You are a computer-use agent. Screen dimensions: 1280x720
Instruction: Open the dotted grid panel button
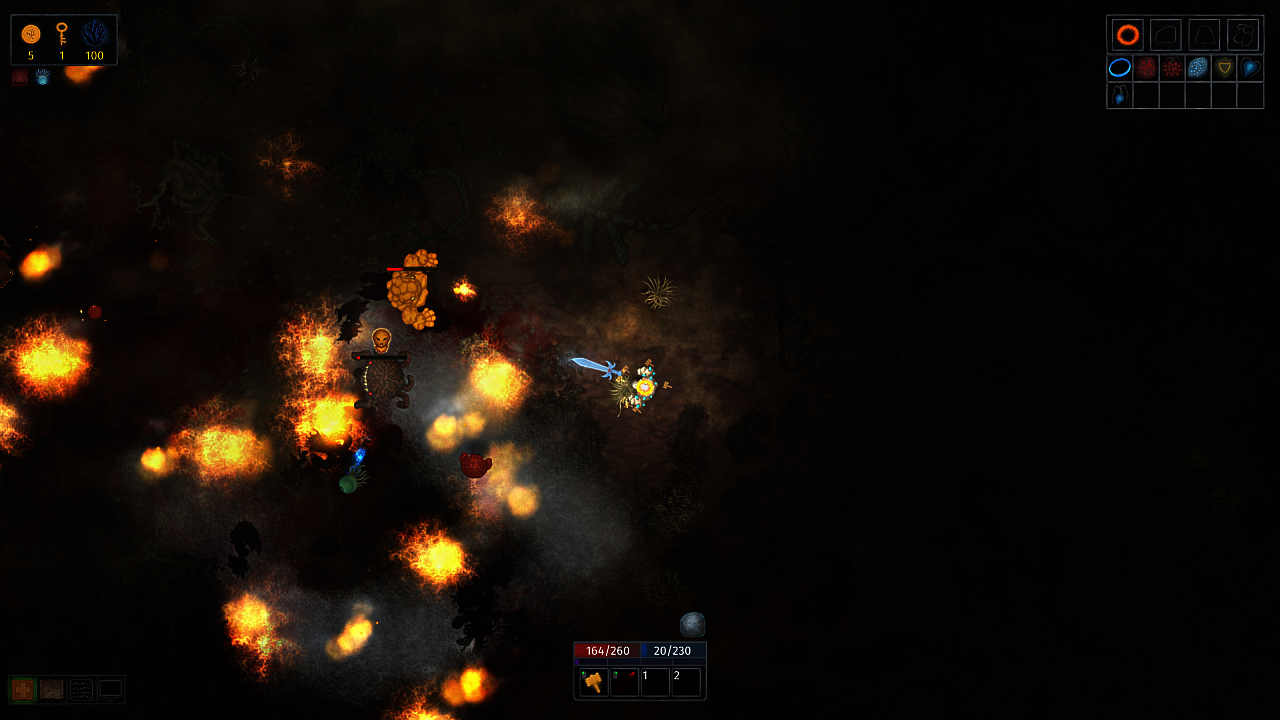[81, 689]
